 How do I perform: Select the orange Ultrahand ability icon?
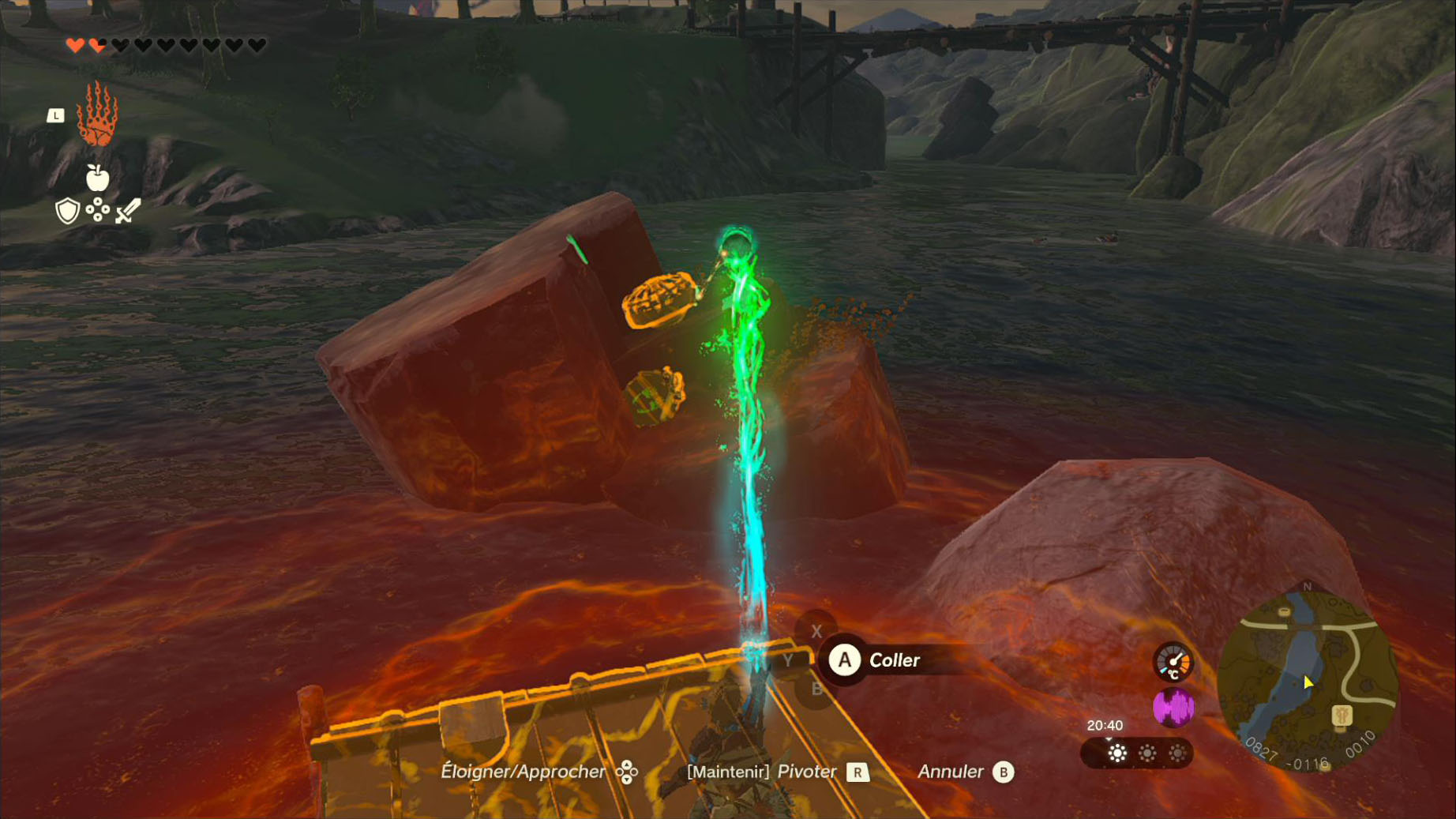(97, 115)
